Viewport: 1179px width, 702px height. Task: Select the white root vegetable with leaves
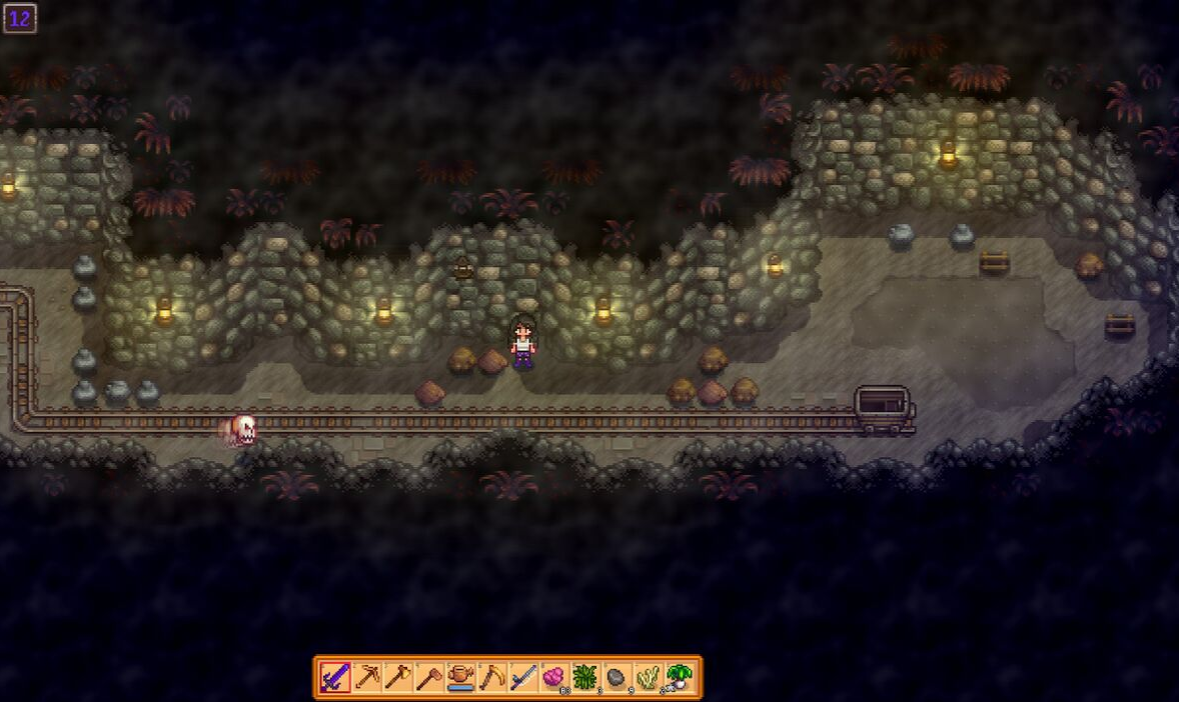tap(679, 678)
